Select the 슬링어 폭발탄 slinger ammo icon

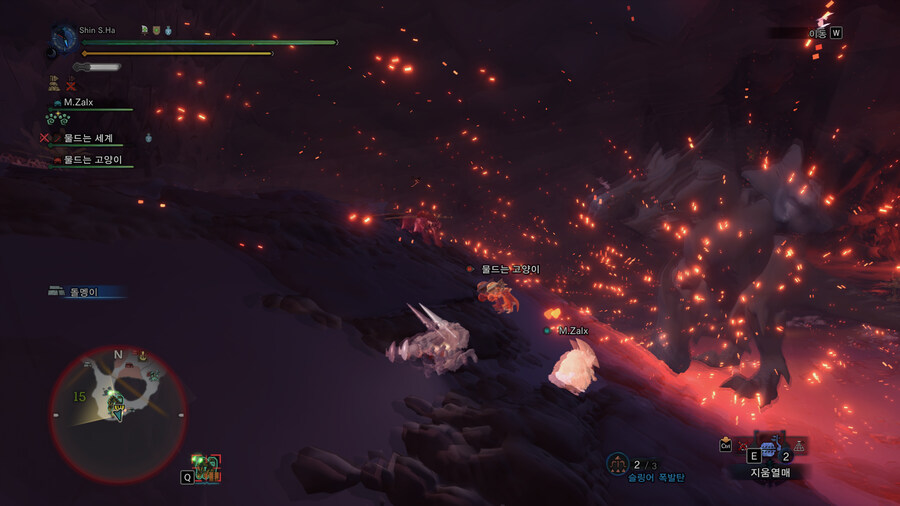coord(617,464)
